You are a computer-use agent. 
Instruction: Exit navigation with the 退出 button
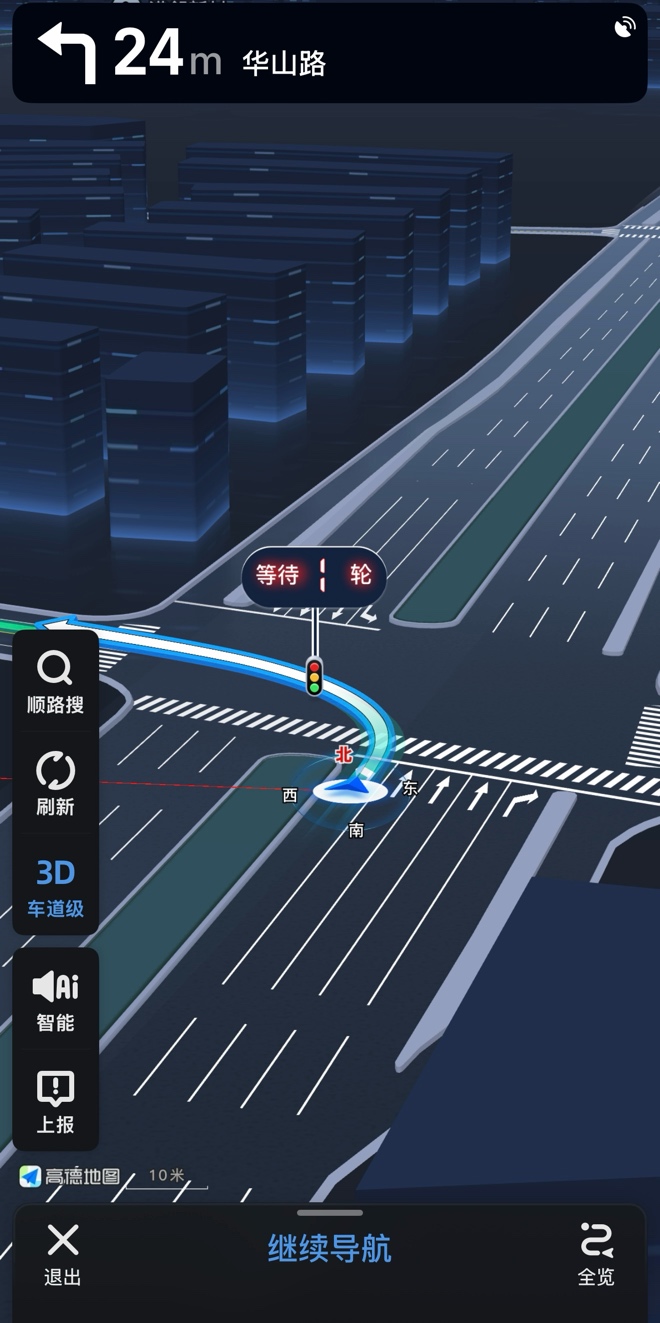[x=62, y=1254]
